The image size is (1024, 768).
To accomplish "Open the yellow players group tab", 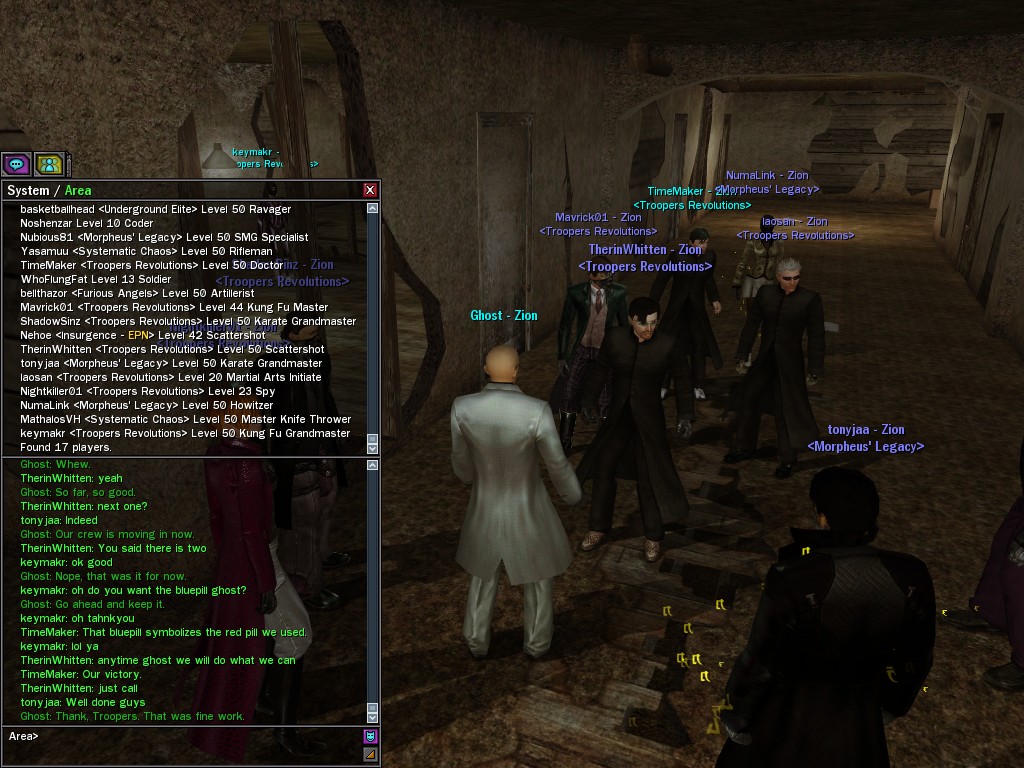I will click(49, 164).
